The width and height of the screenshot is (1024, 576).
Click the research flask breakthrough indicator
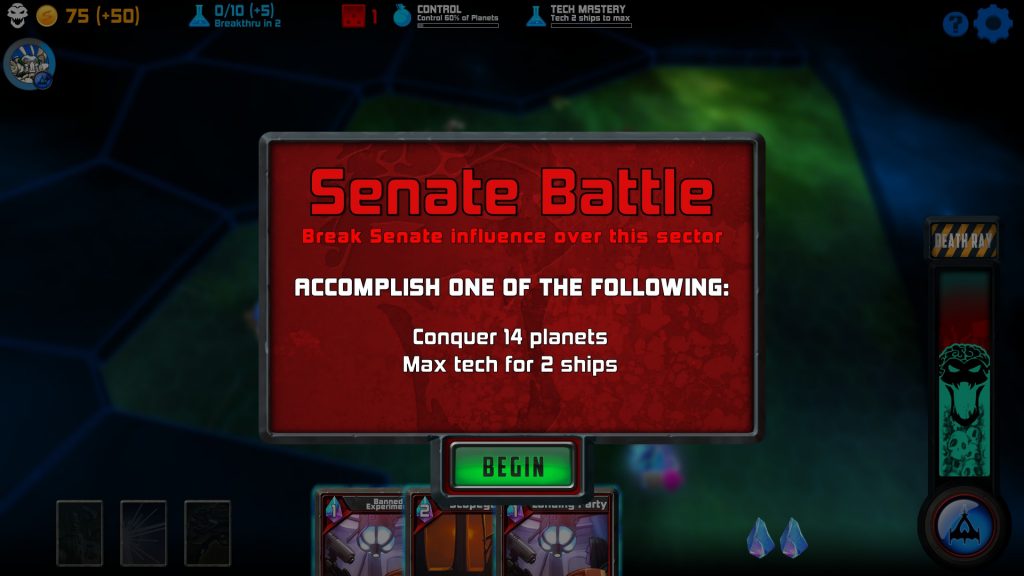(x=234, y=16)
